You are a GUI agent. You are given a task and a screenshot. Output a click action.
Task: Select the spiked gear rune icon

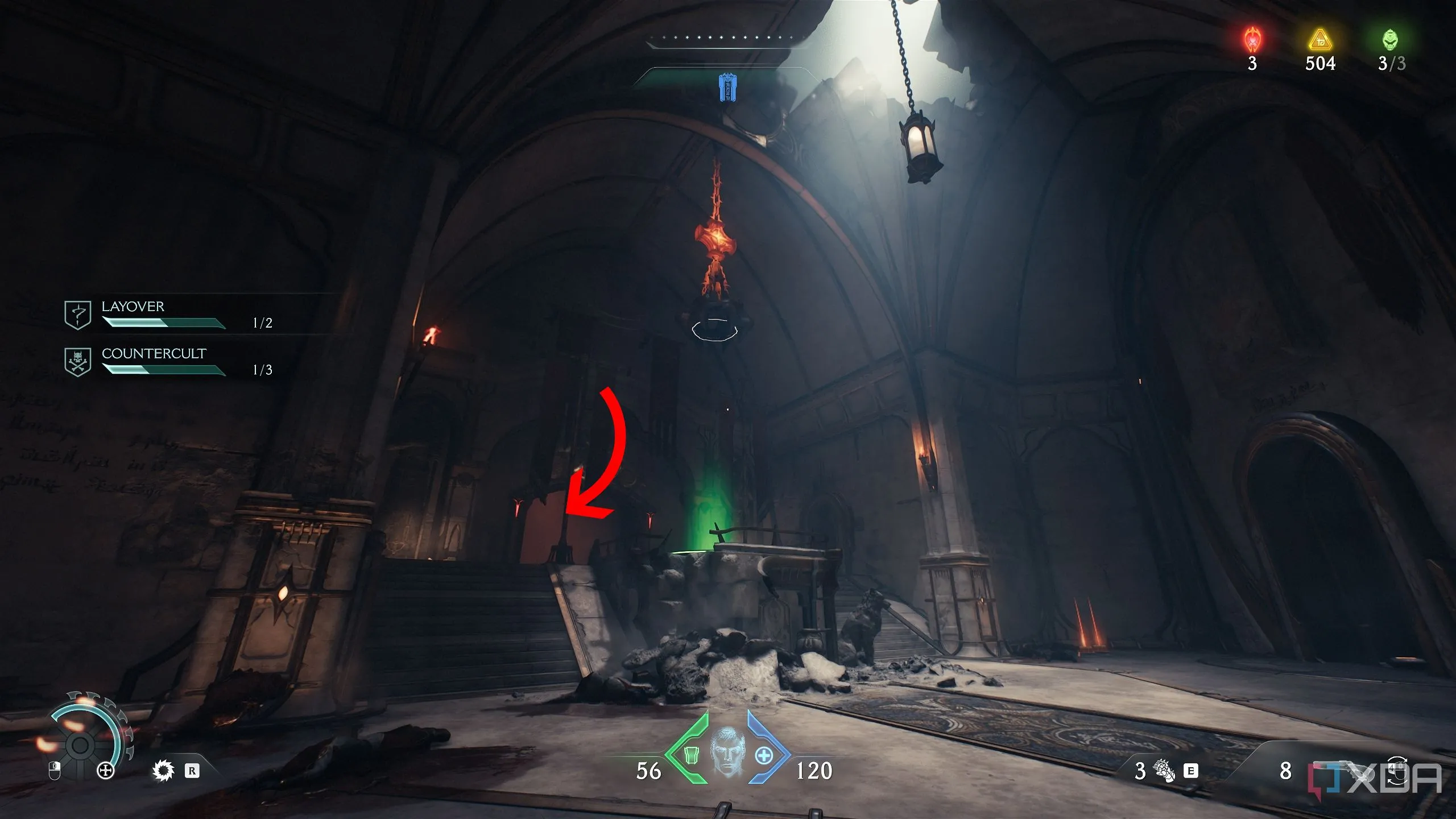(163, 771)
